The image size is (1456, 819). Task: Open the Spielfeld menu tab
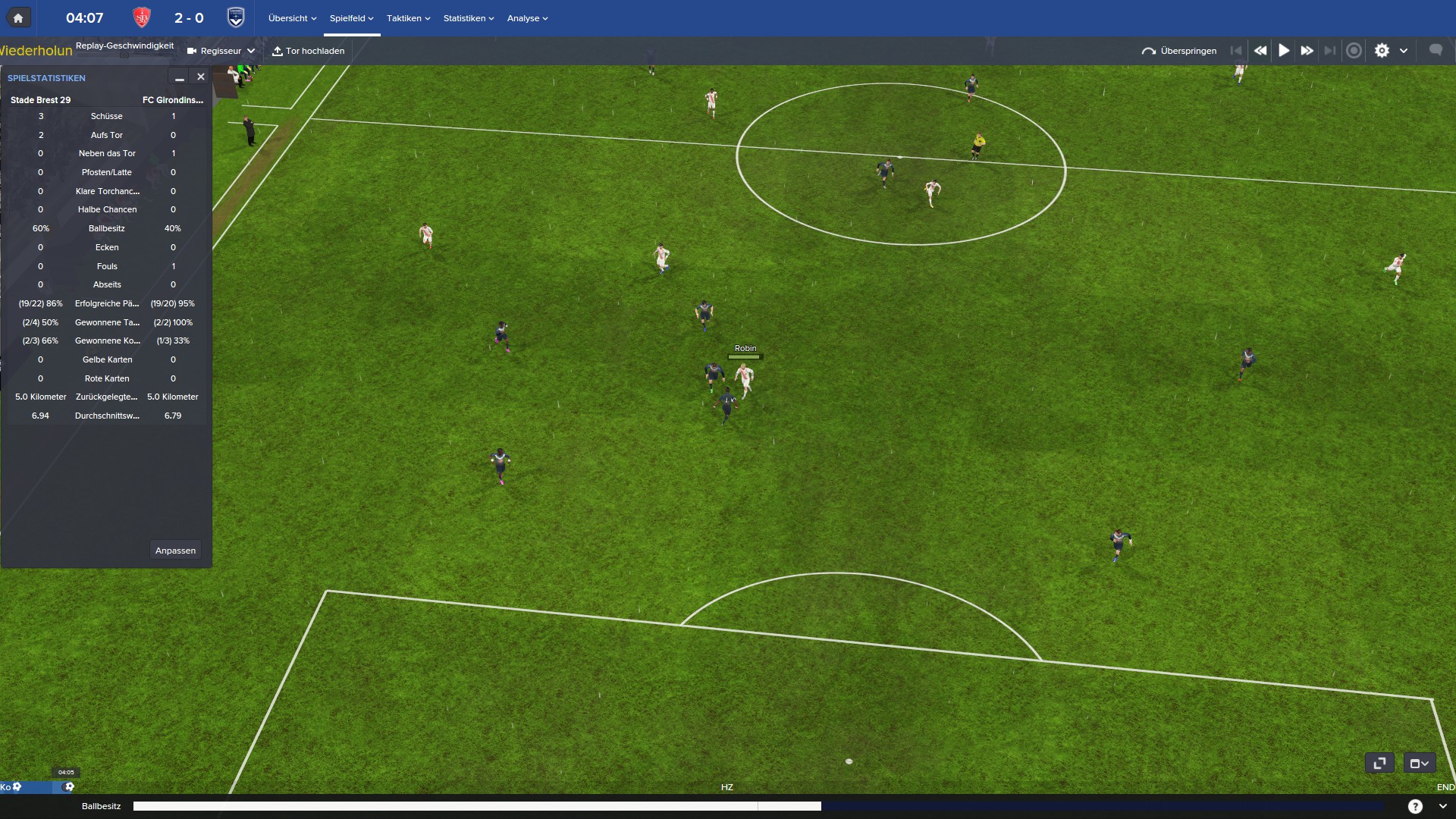click(x=351, y=18)
